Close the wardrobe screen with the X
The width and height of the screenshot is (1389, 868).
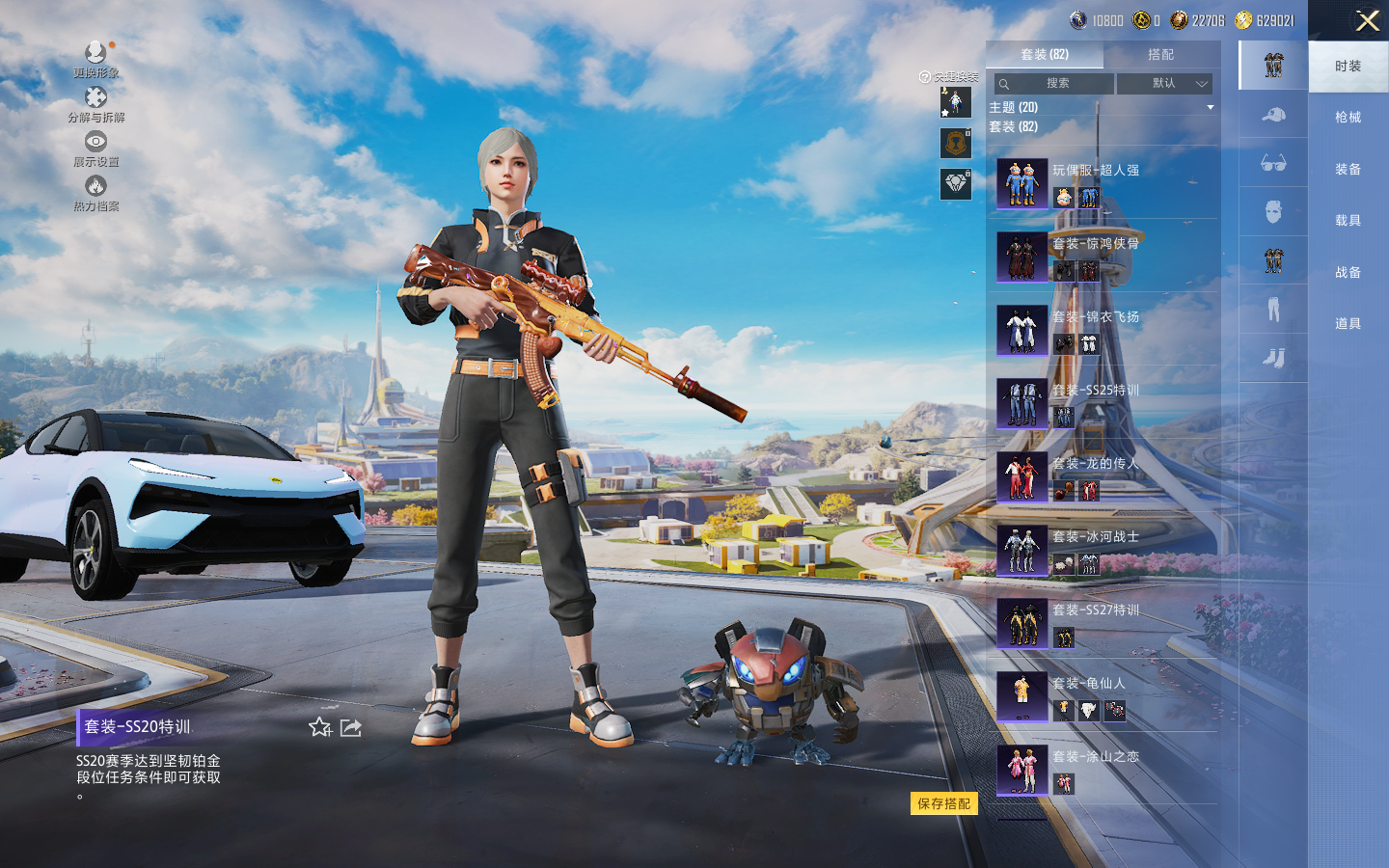(x=1367, y=20)
